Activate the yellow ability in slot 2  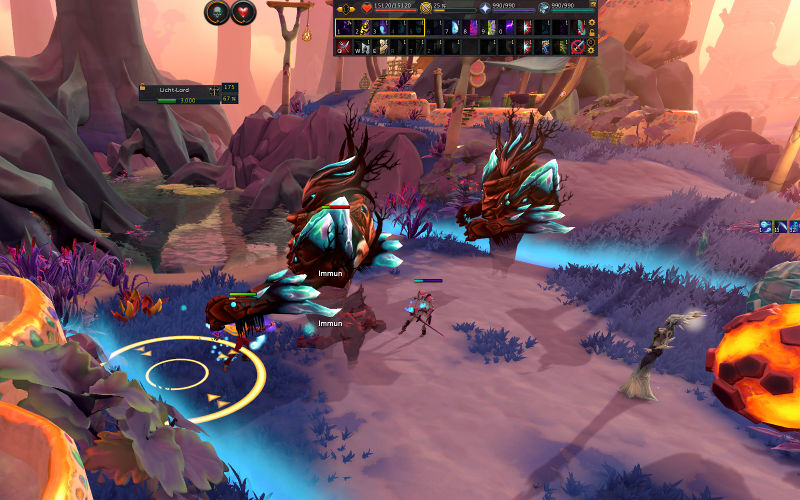pos(363,28)
